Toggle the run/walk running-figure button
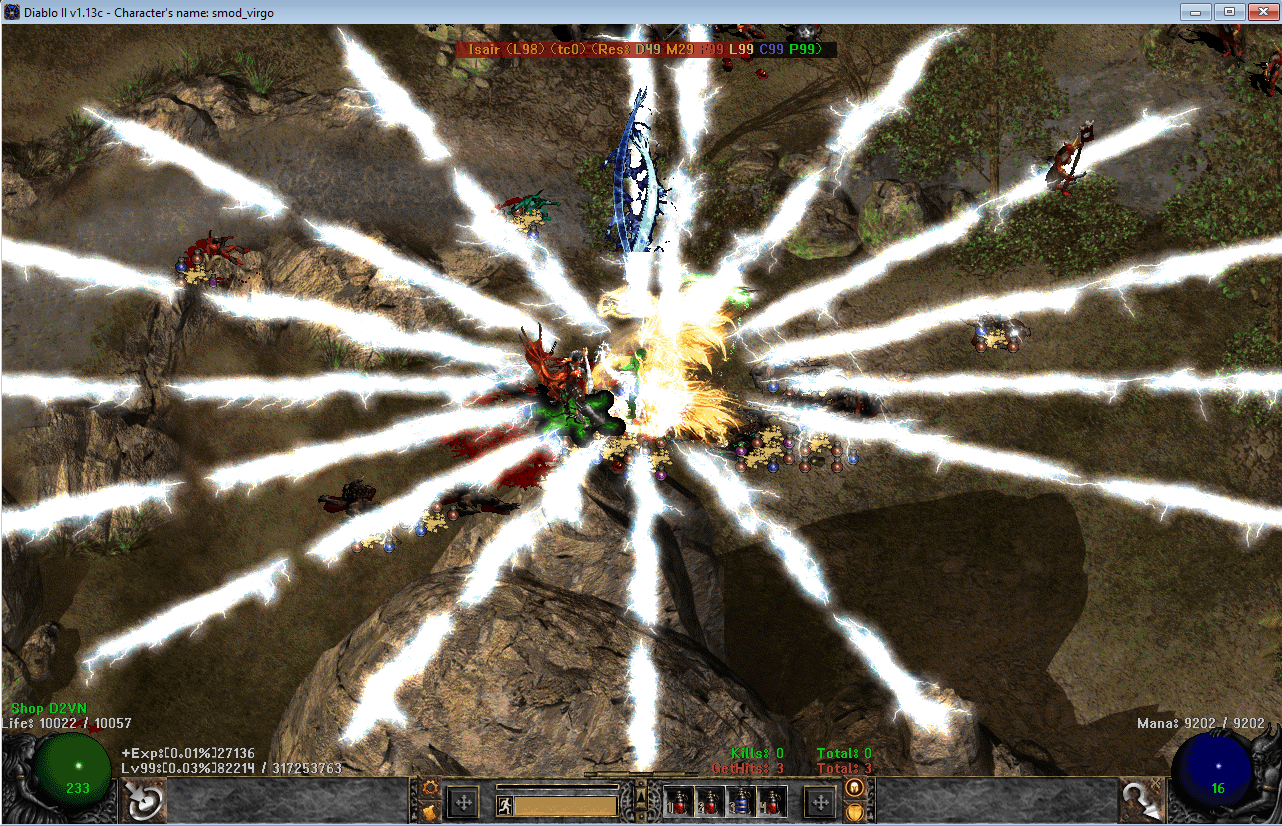The height and width of the screenshot is (826, 1282). point(506,805)
